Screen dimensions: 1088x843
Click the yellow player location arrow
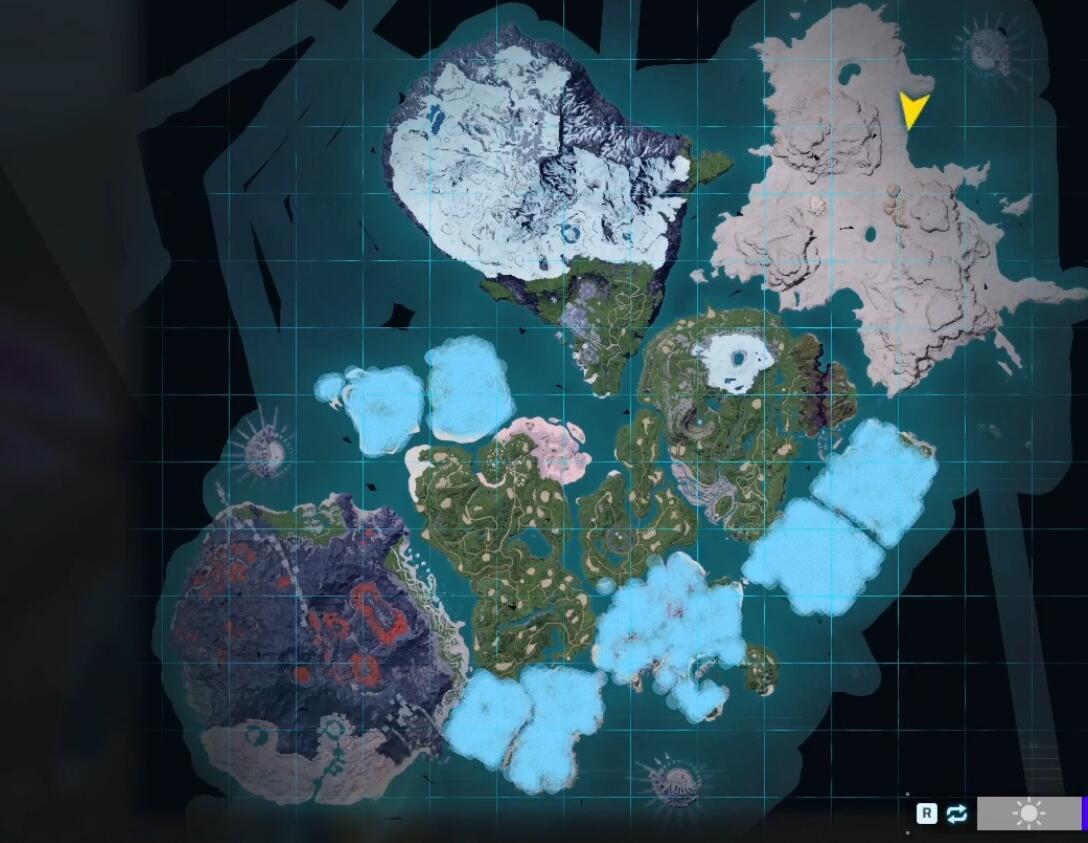click(912, 108)
